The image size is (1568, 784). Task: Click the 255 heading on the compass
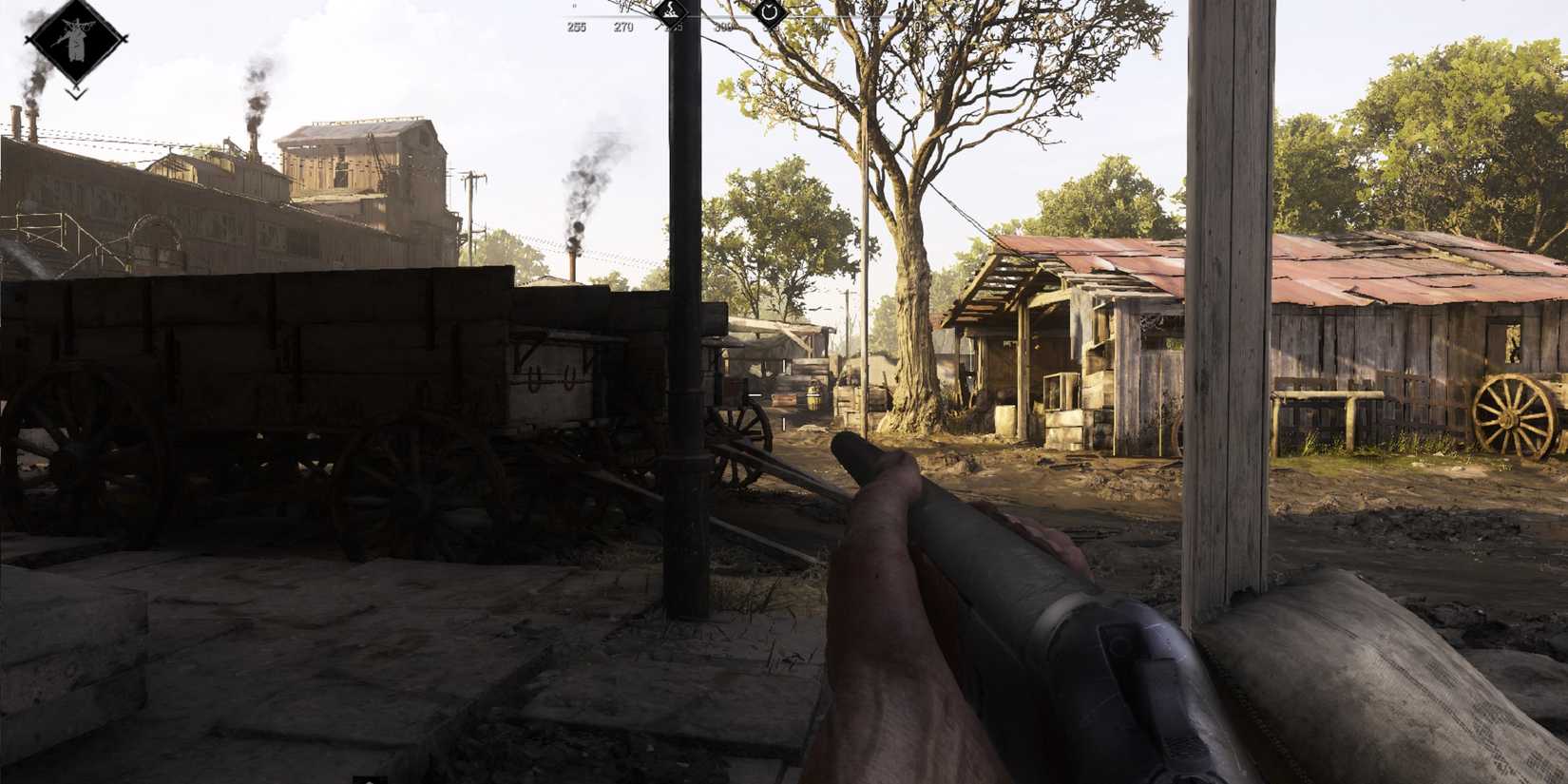[577, 27]
